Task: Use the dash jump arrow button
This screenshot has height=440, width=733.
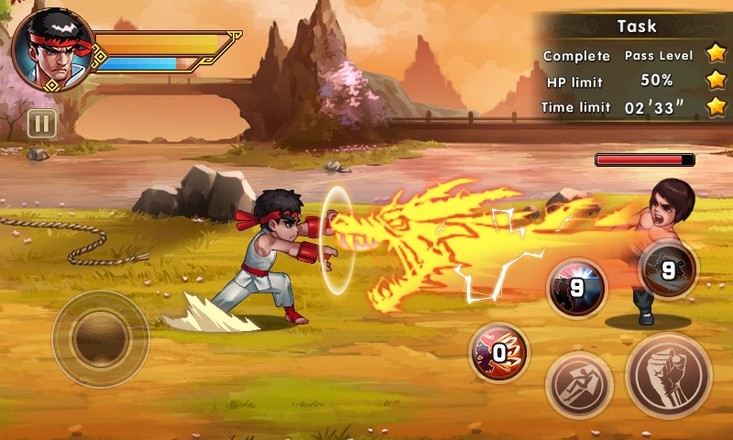Action: (579, 385)
